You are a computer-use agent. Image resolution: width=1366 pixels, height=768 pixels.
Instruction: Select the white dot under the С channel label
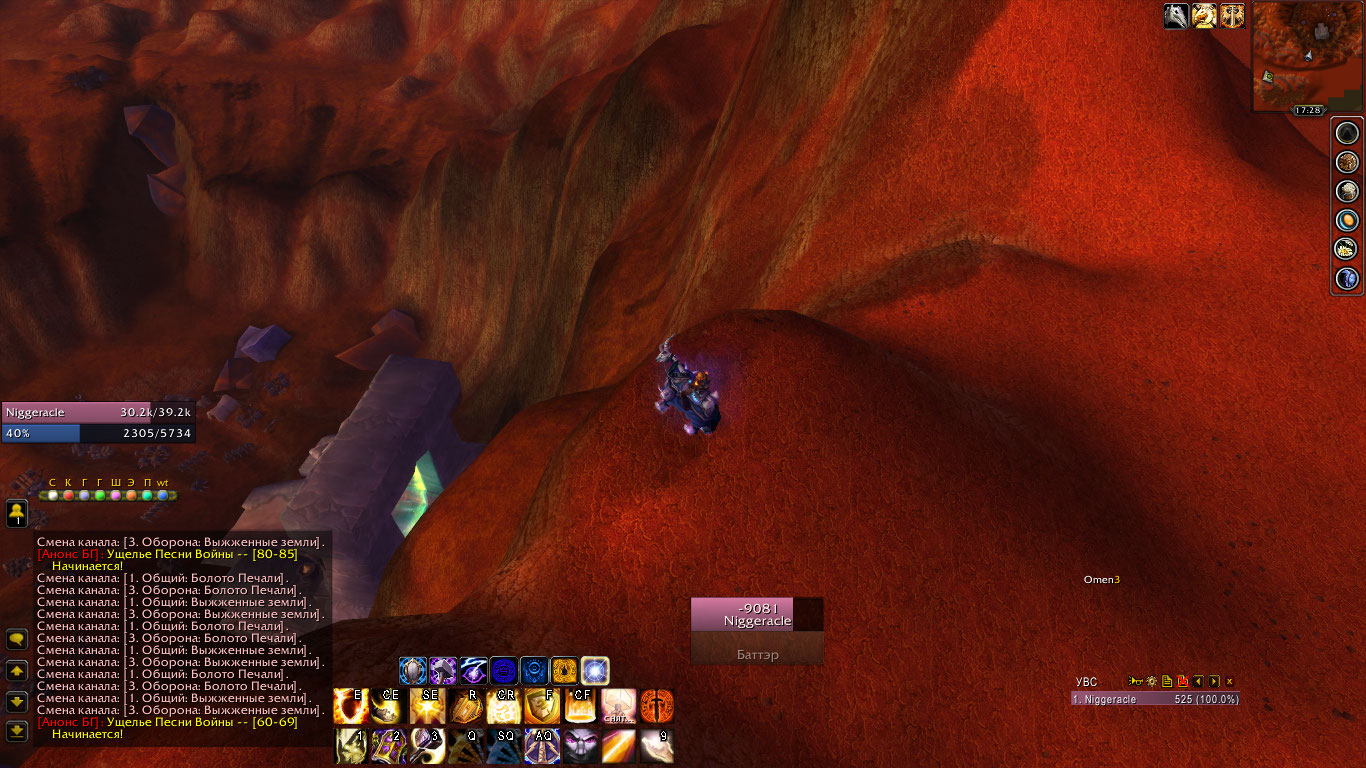click(52, 495)
